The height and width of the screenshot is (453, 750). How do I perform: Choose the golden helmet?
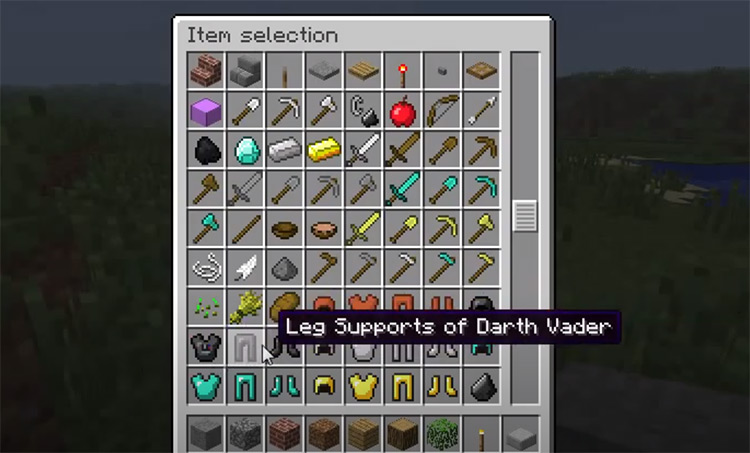click(x=323, y=386)
